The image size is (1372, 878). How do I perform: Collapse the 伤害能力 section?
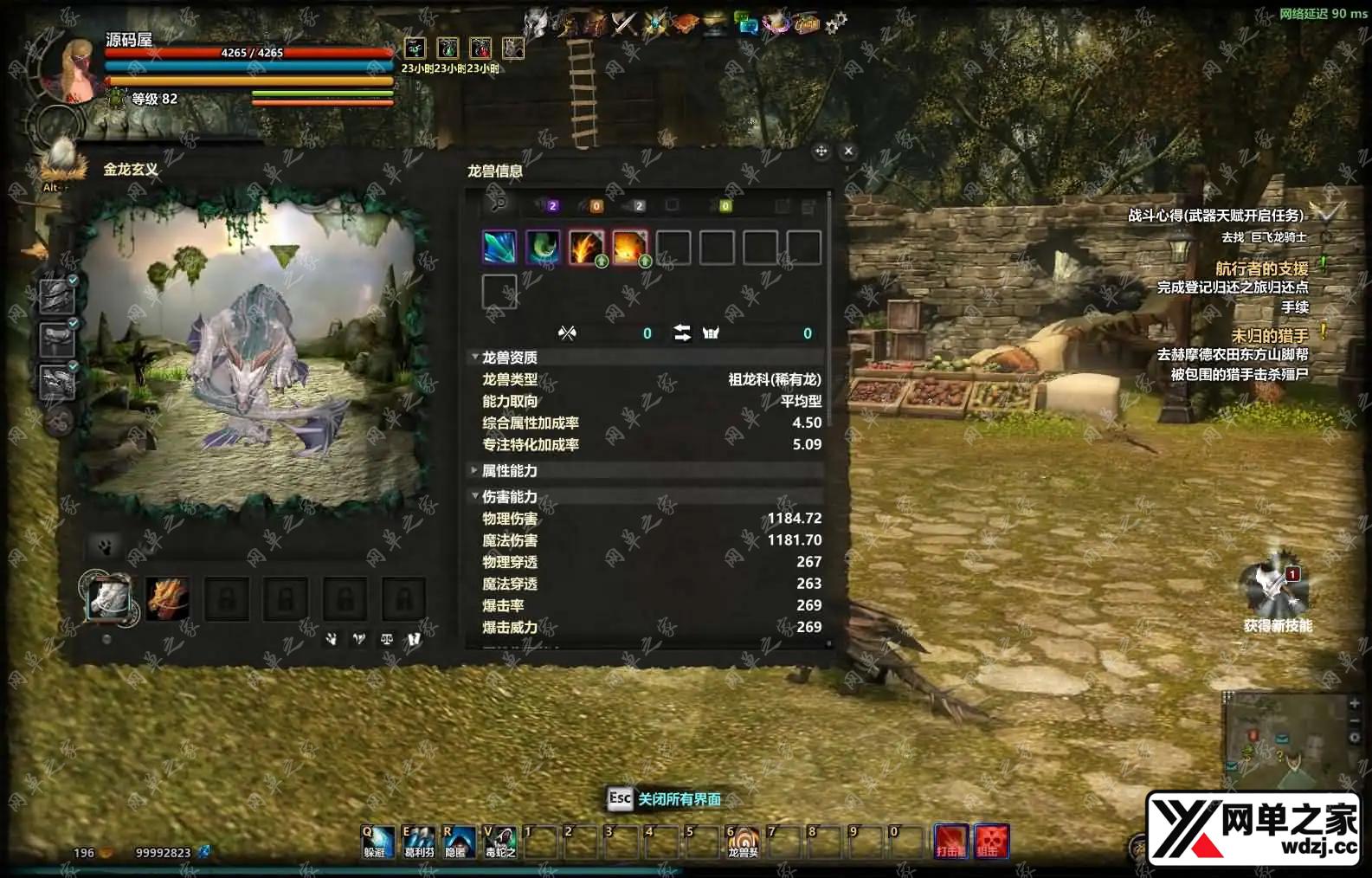point(475,497)
